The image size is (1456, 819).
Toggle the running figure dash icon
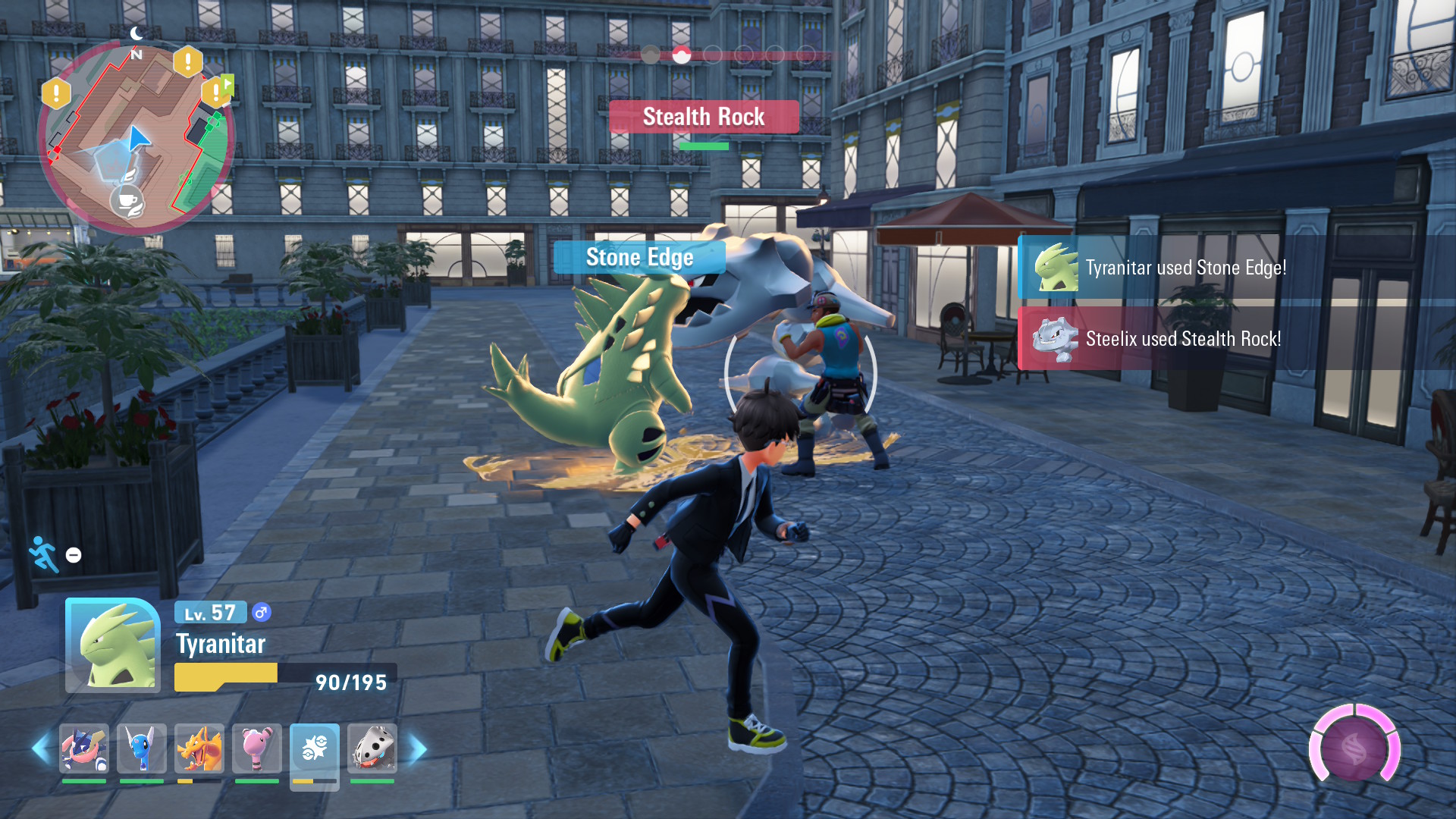click(43, 554)
